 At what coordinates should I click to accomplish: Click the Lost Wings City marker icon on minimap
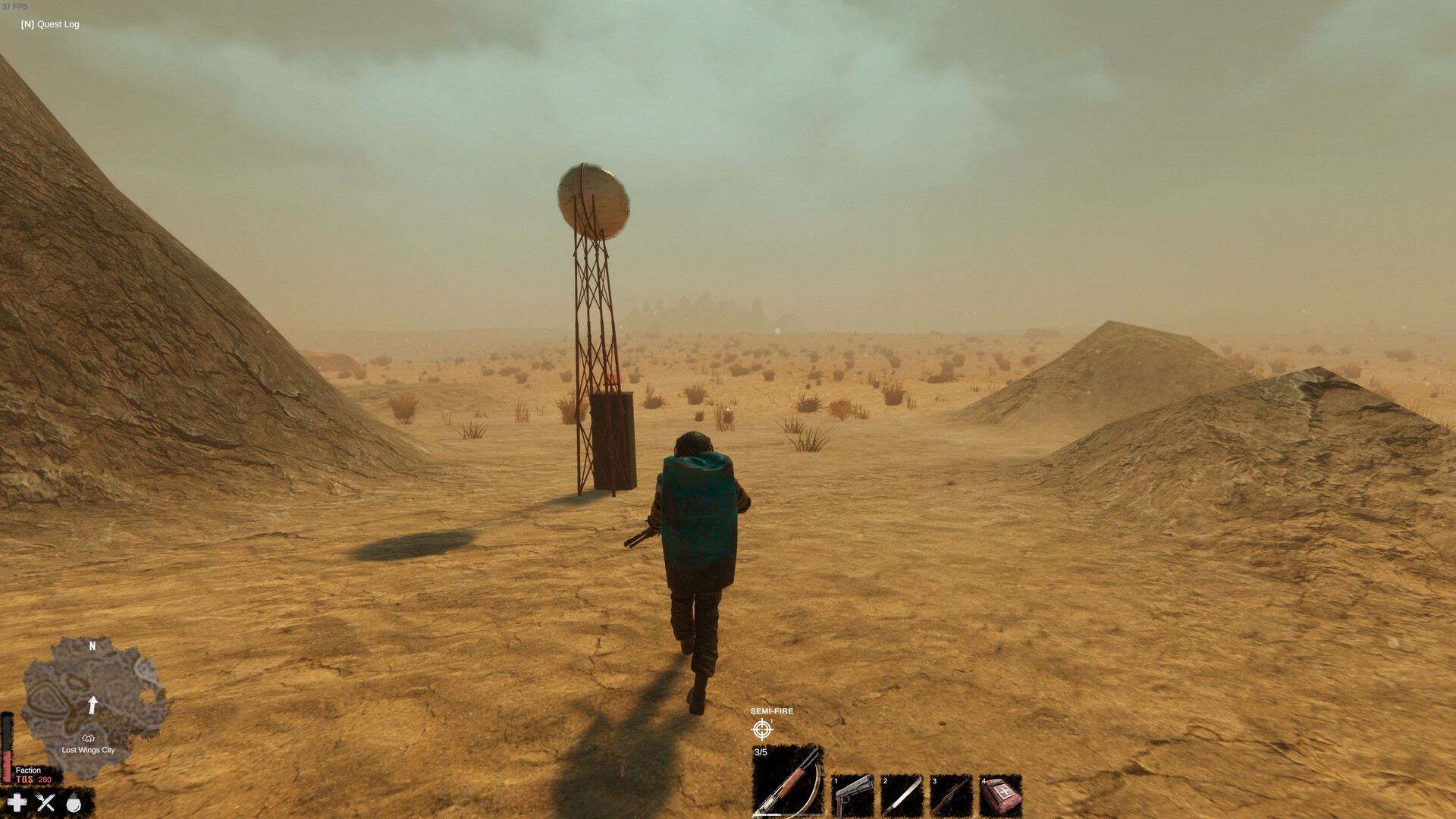pos(89,737)
